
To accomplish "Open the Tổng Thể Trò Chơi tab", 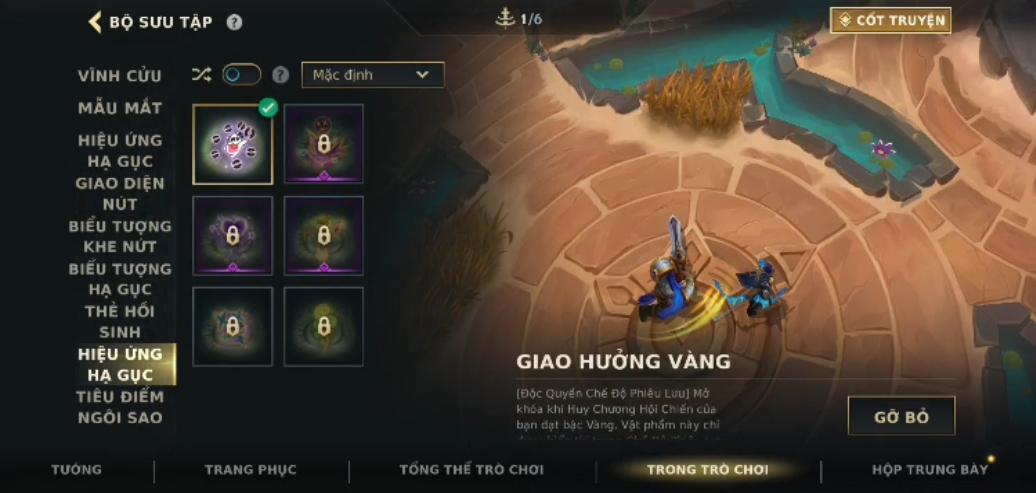I will tap(471, 470).
